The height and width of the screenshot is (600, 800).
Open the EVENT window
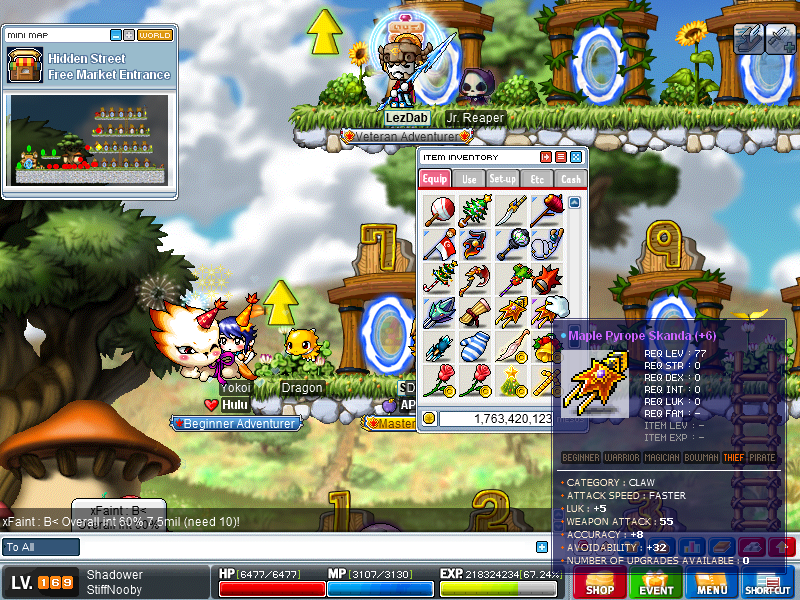pyautogui.click(x=656, y=584)
